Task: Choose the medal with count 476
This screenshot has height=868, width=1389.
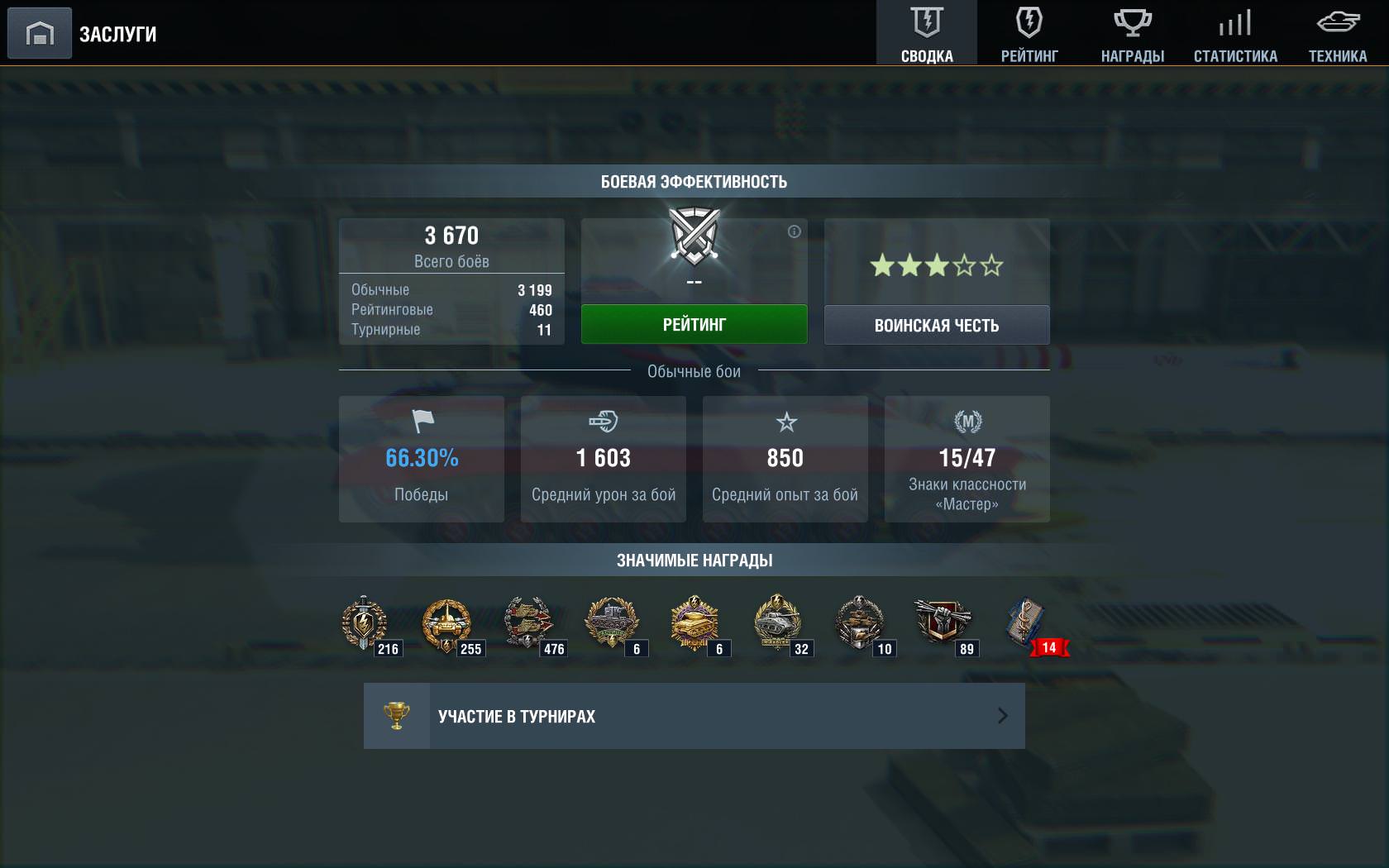Action: 530,624
